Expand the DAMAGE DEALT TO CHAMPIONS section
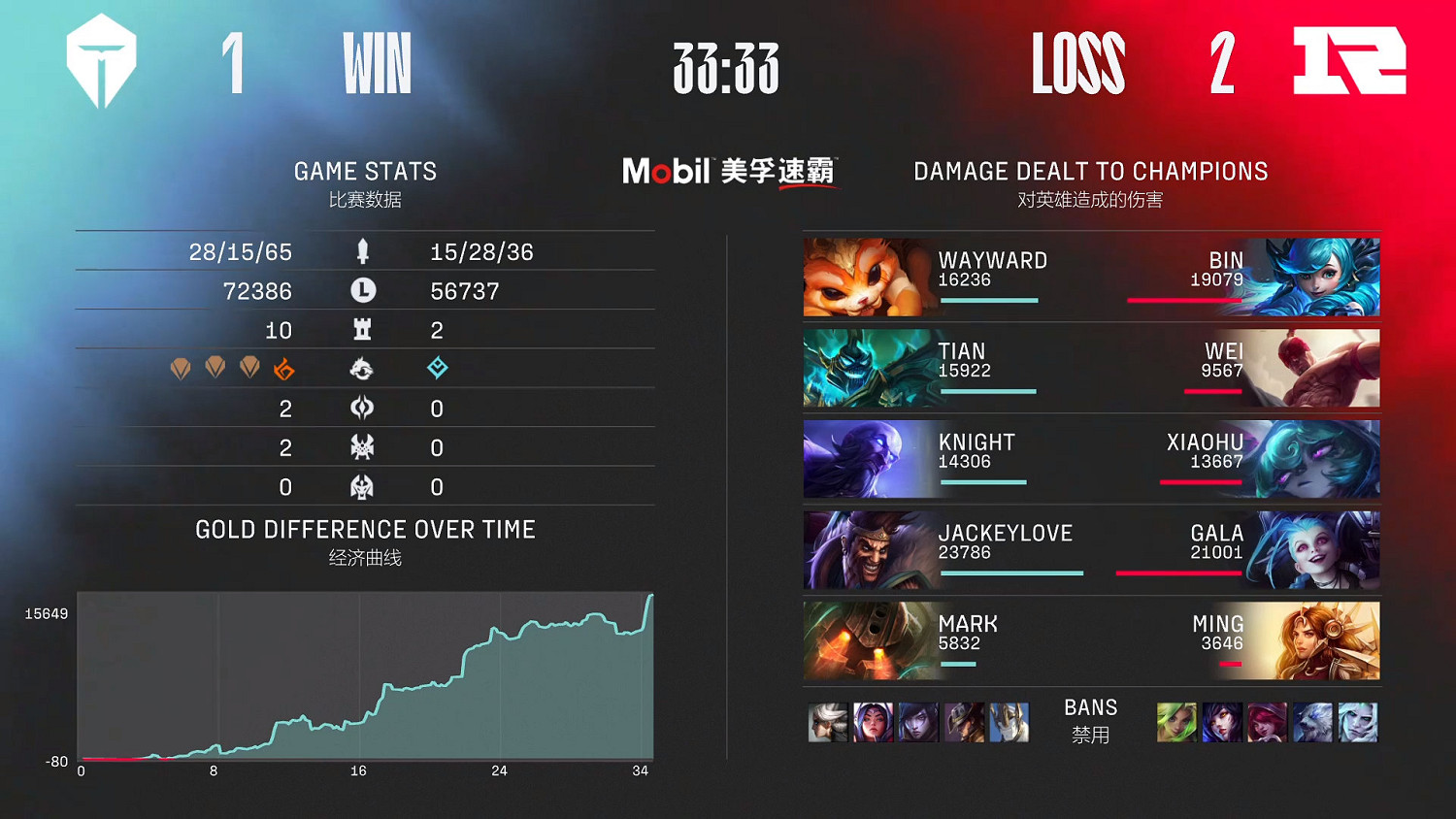1456x819 pixels. pyautogui.click(x=1089, y=171)
